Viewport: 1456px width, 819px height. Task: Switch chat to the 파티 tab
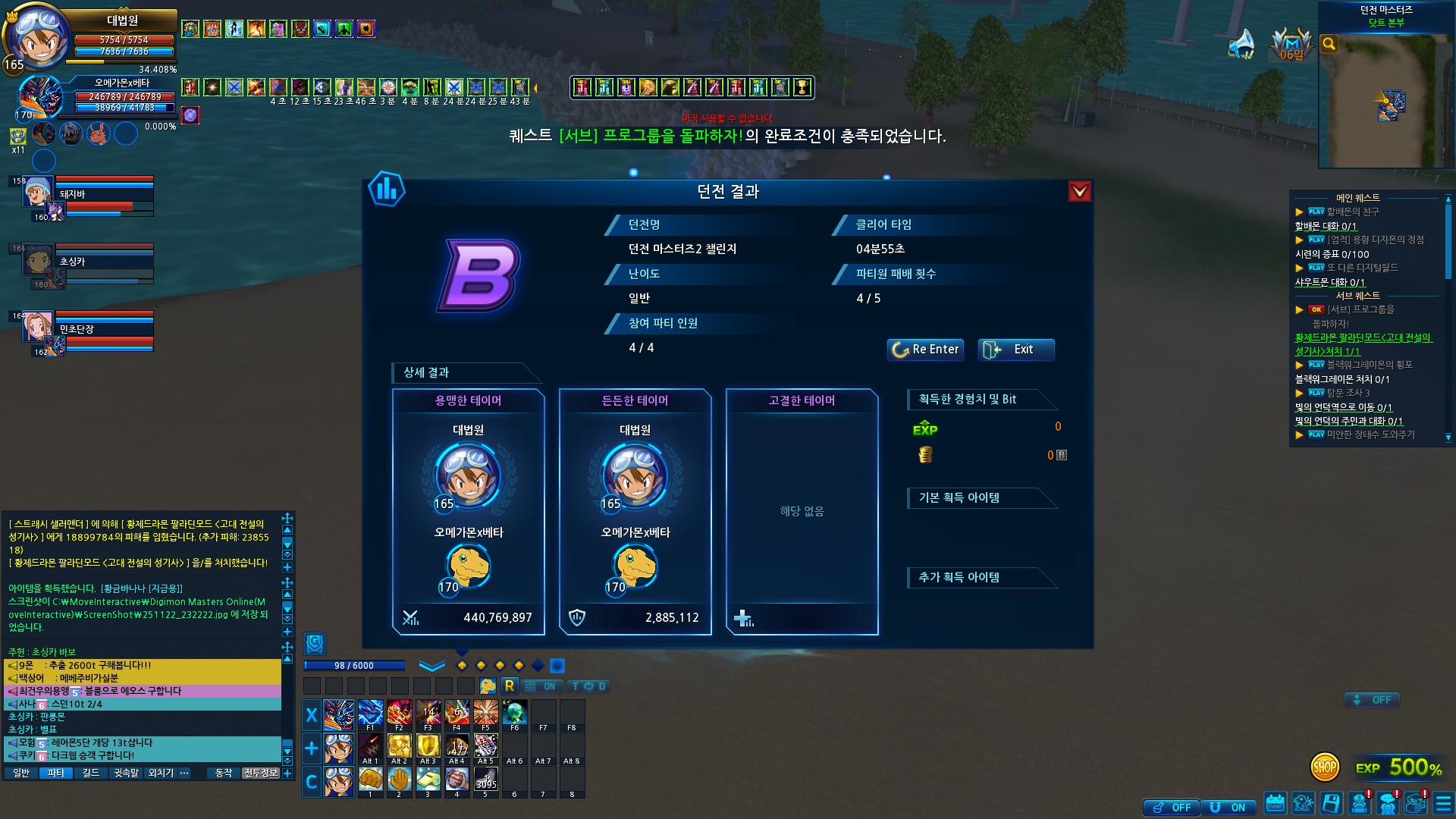coord(55,773)
